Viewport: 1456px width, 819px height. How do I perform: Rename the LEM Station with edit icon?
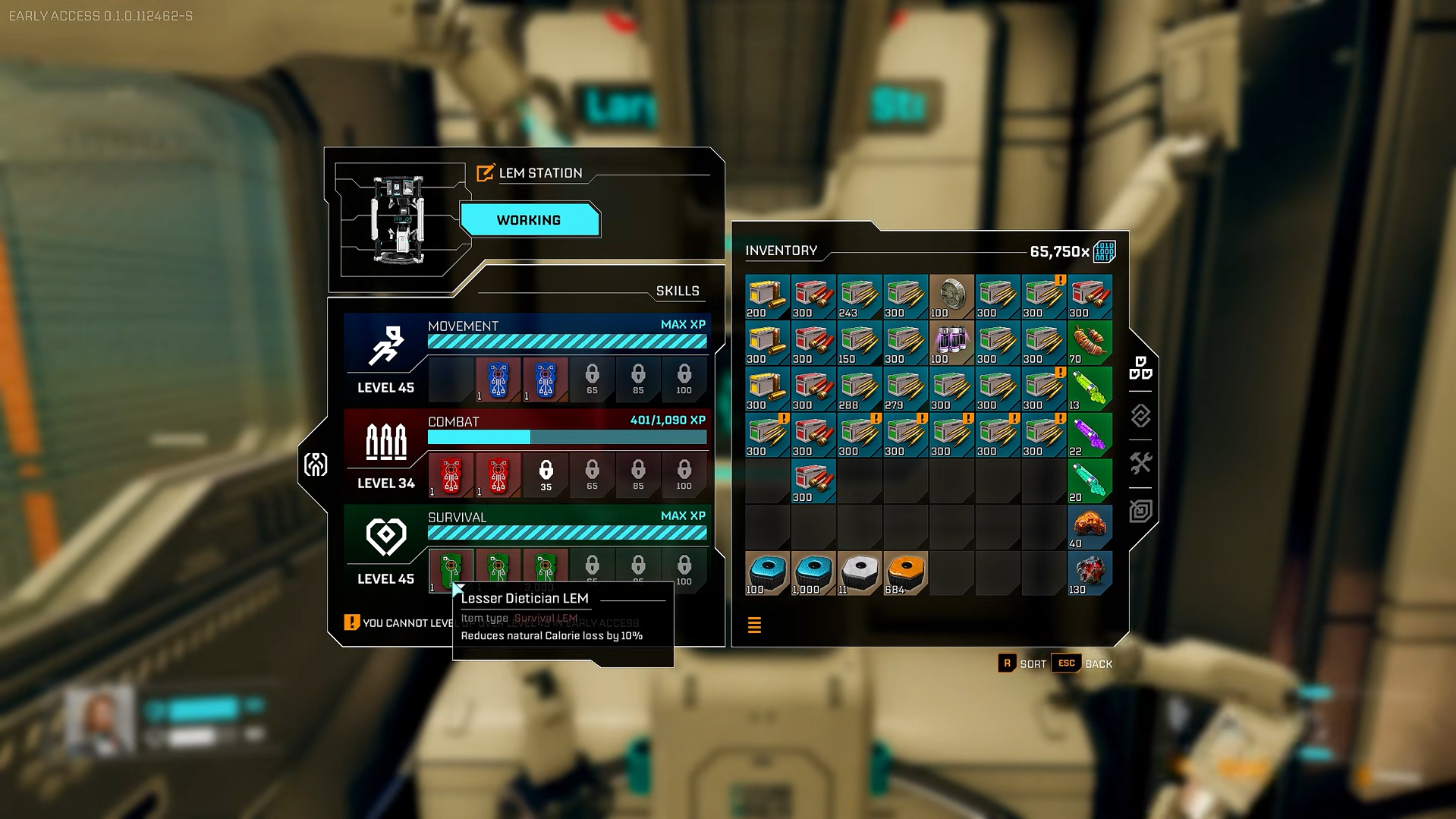tap(485, 173)
